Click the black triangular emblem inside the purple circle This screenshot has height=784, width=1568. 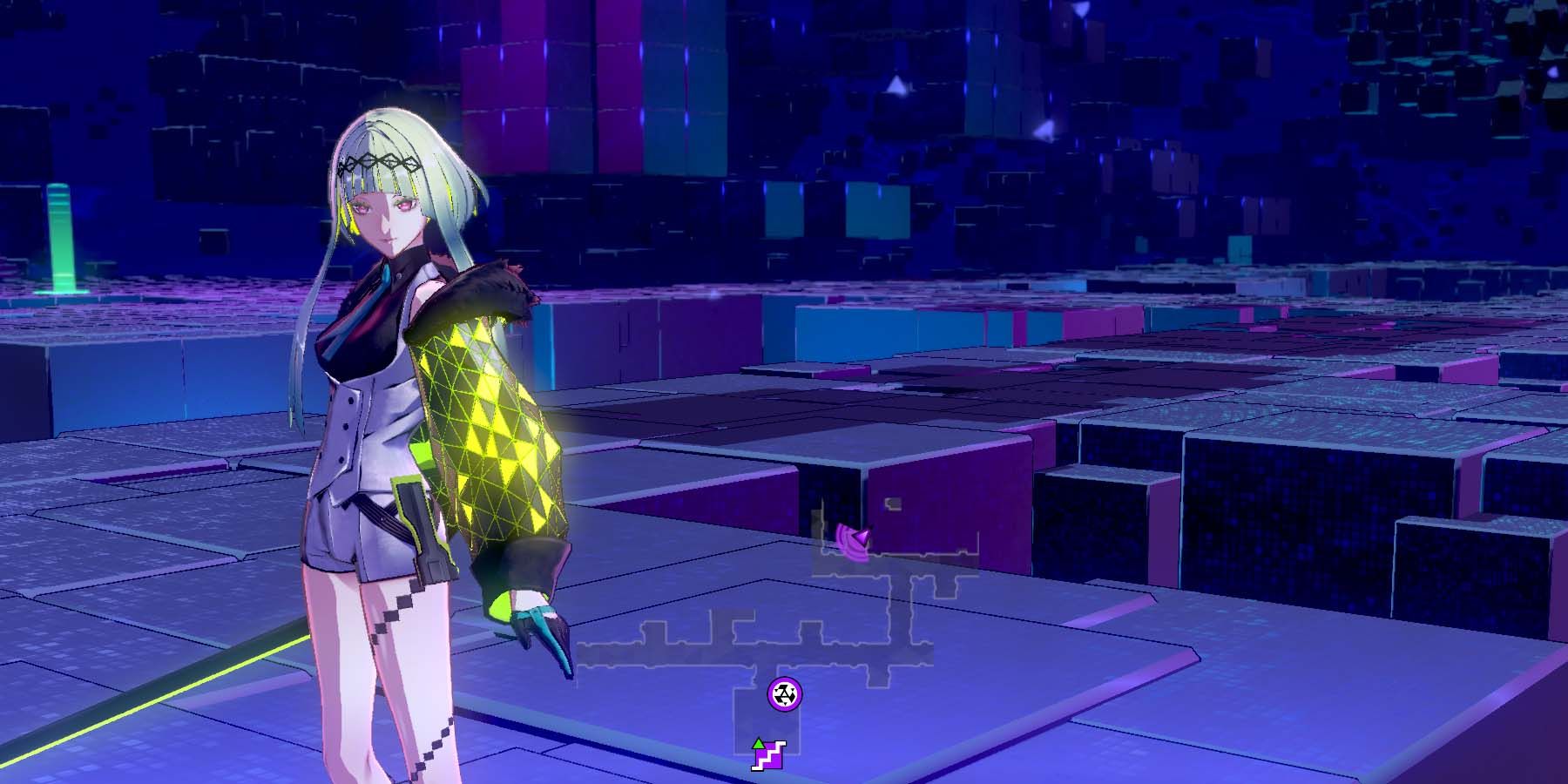[785, 695]
